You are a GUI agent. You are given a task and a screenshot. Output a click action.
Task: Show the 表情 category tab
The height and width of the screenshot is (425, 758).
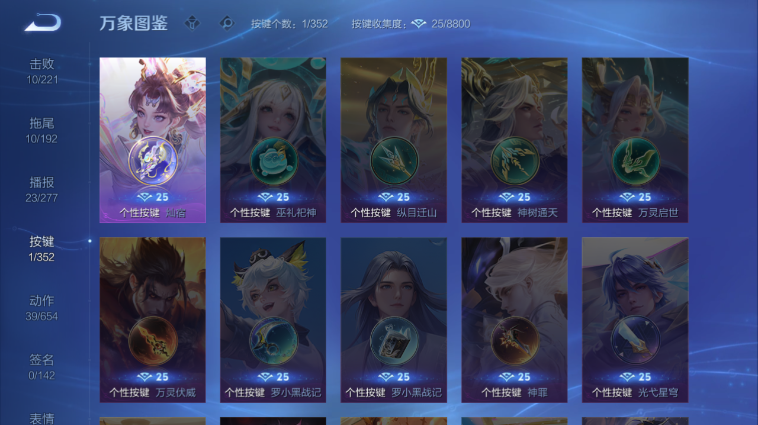pos(41,418)
